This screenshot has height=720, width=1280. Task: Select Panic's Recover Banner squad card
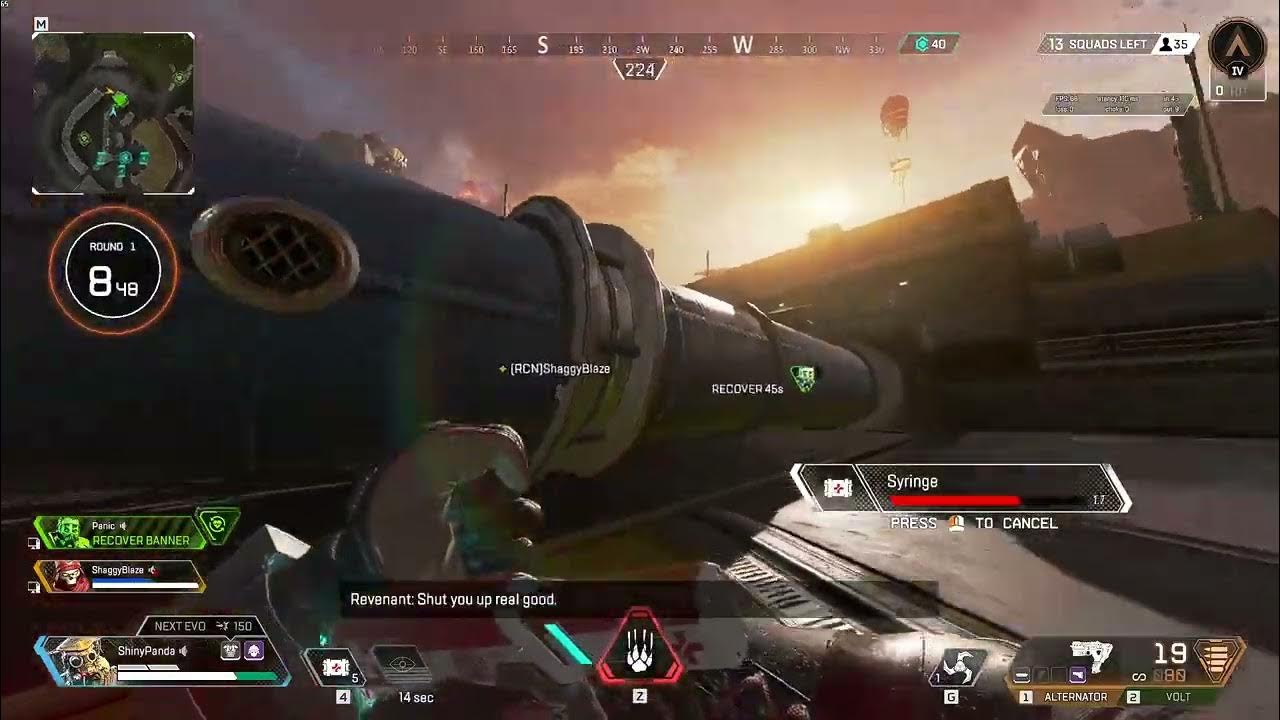(x=120, y=533)
